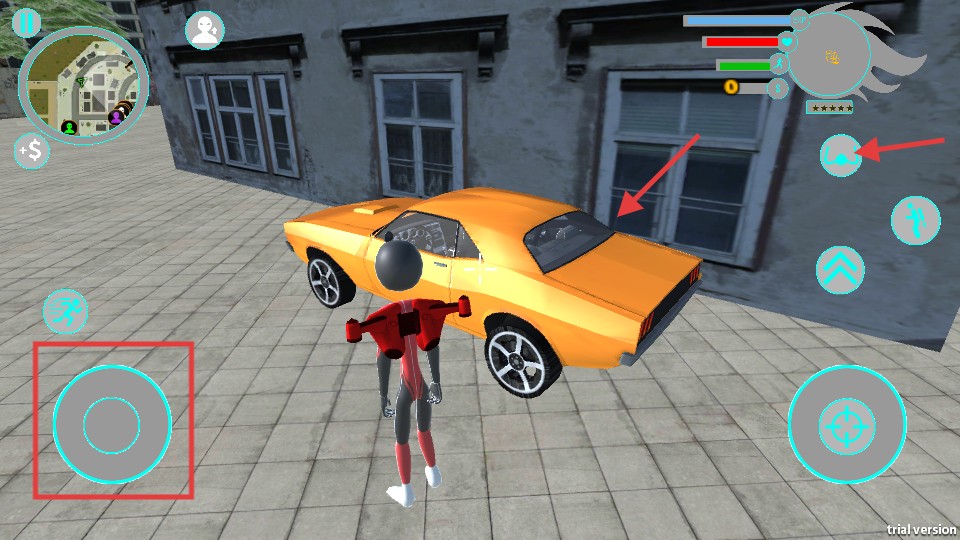This screenshot has height=540, width=960.
Task: Tap the double-chevron jump button
Action: click(x=840, y=270)
